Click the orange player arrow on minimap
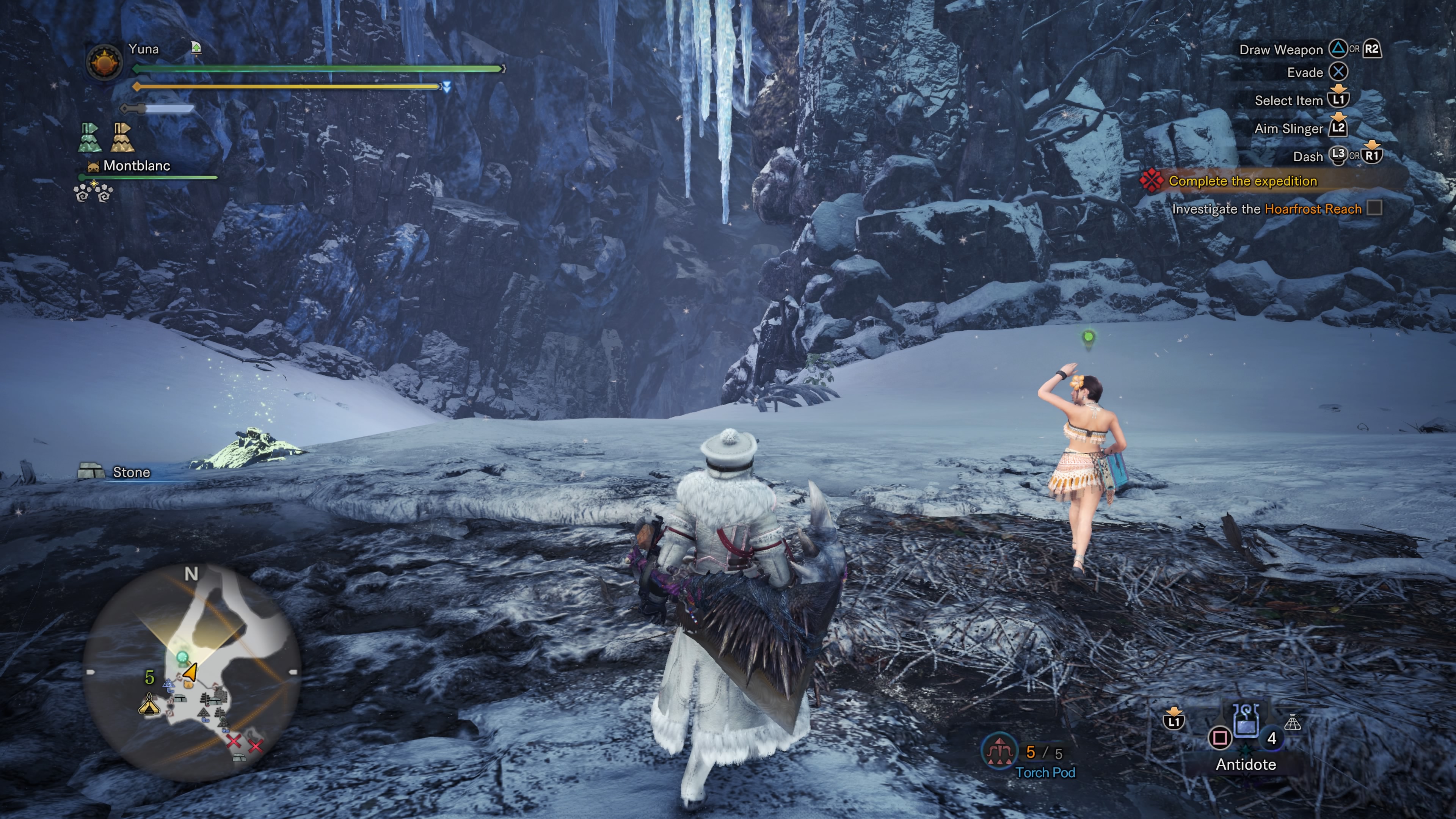 click(190, 672)
